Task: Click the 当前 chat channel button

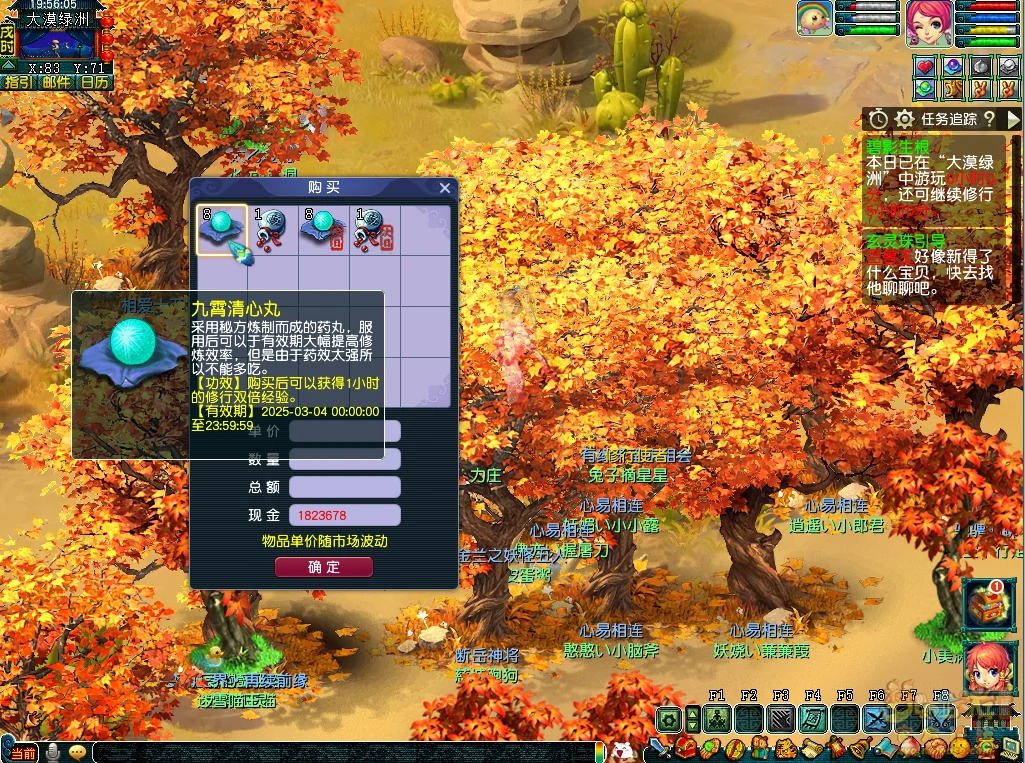Action: (x=22, y=752)
